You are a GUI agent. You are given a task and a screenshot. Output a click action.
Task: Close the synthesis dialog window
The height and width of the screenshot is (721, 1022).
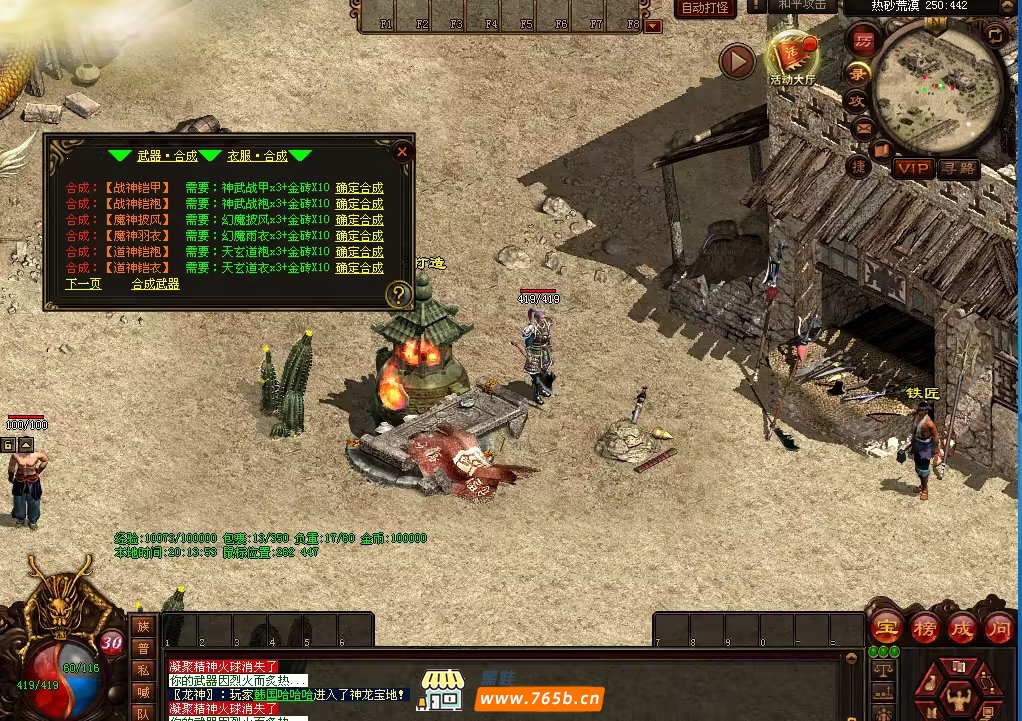[402, 152]
